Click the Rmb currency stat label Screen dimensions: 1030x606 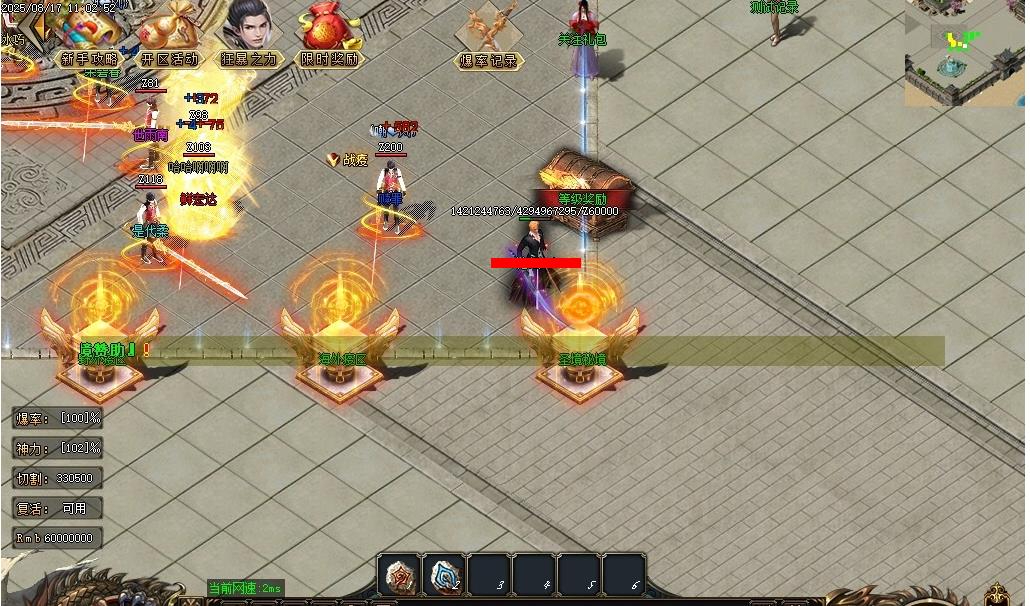click(x=57, y=538)
